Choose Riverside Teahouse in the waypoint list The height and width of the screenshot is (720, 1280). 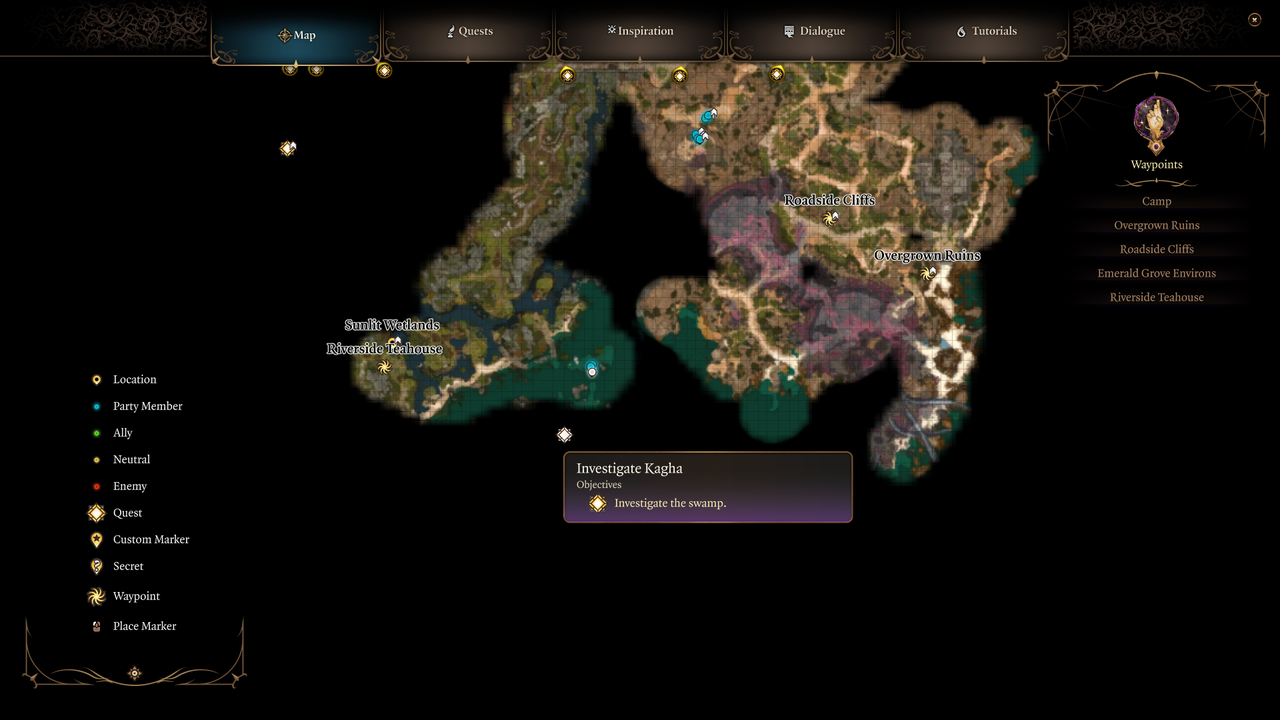click(x=1156, y=298)
